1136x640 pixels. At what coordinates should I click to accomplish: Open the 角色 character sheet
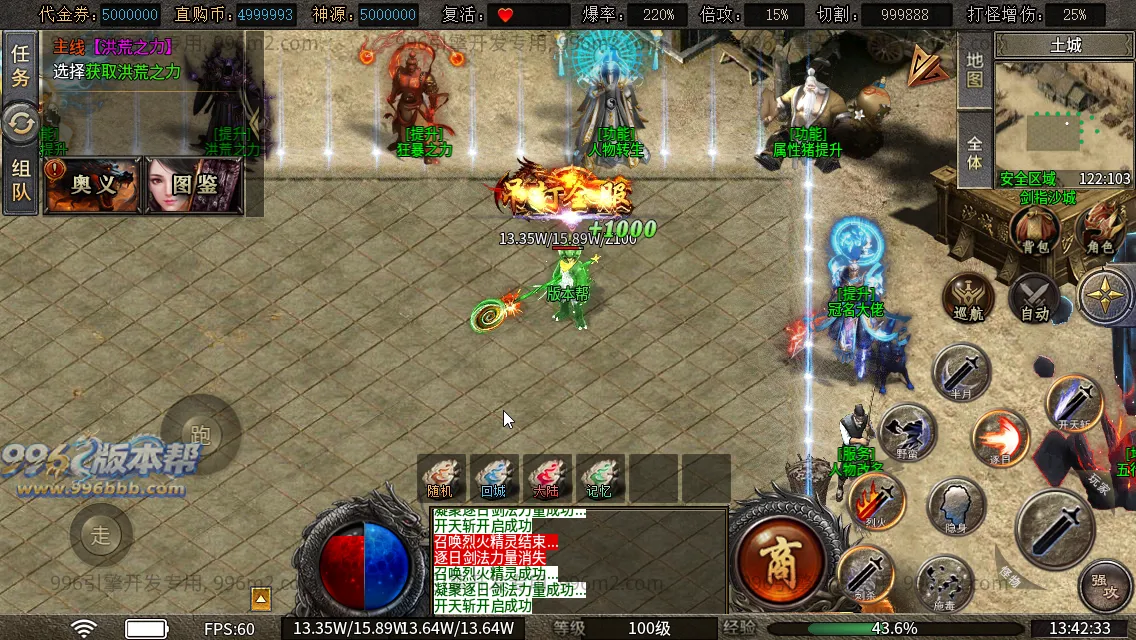pyautogui.click(x=1100, y=230)
